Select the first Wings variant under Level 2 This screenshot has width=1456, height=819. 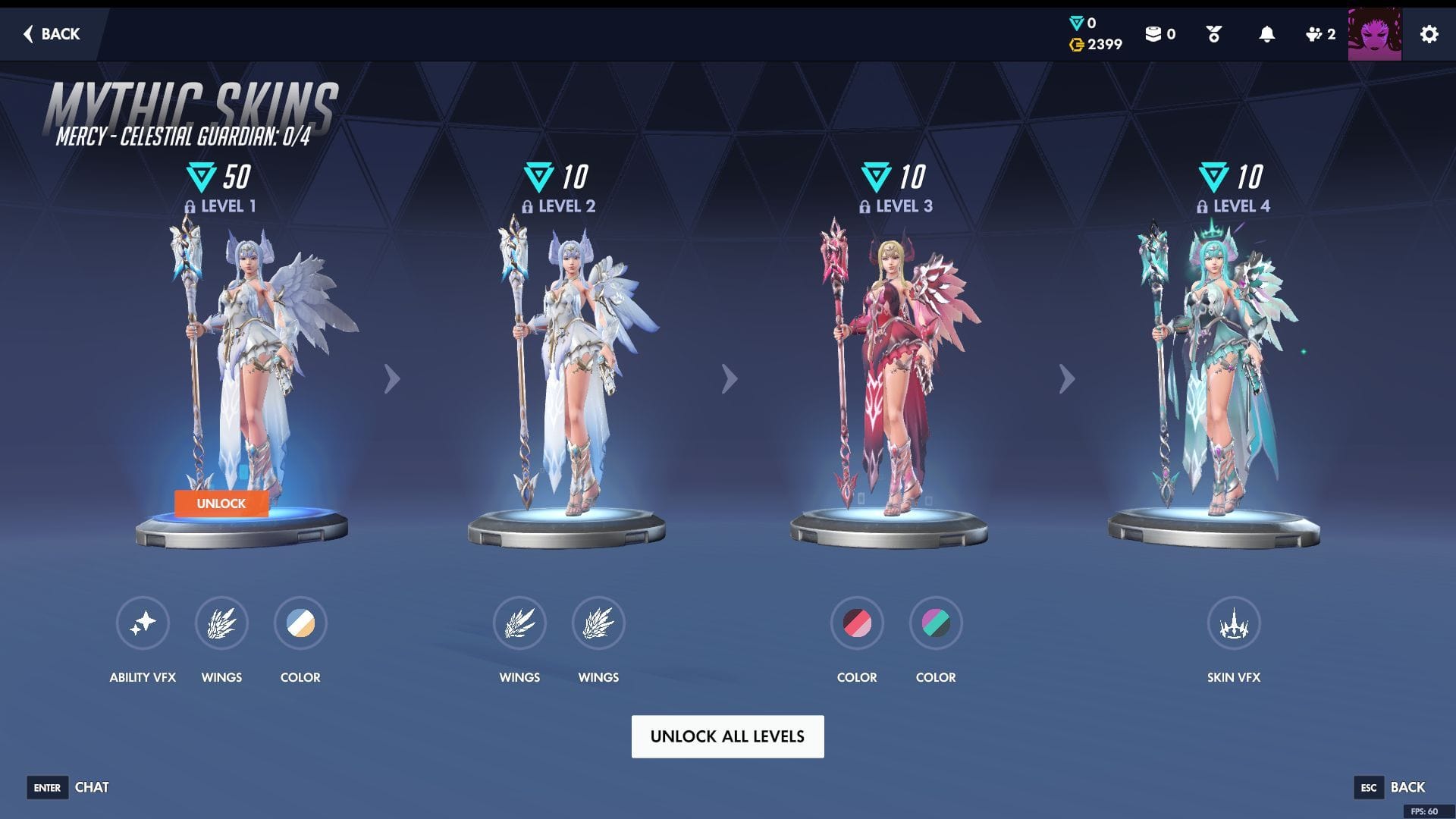(x=519, y=623)
